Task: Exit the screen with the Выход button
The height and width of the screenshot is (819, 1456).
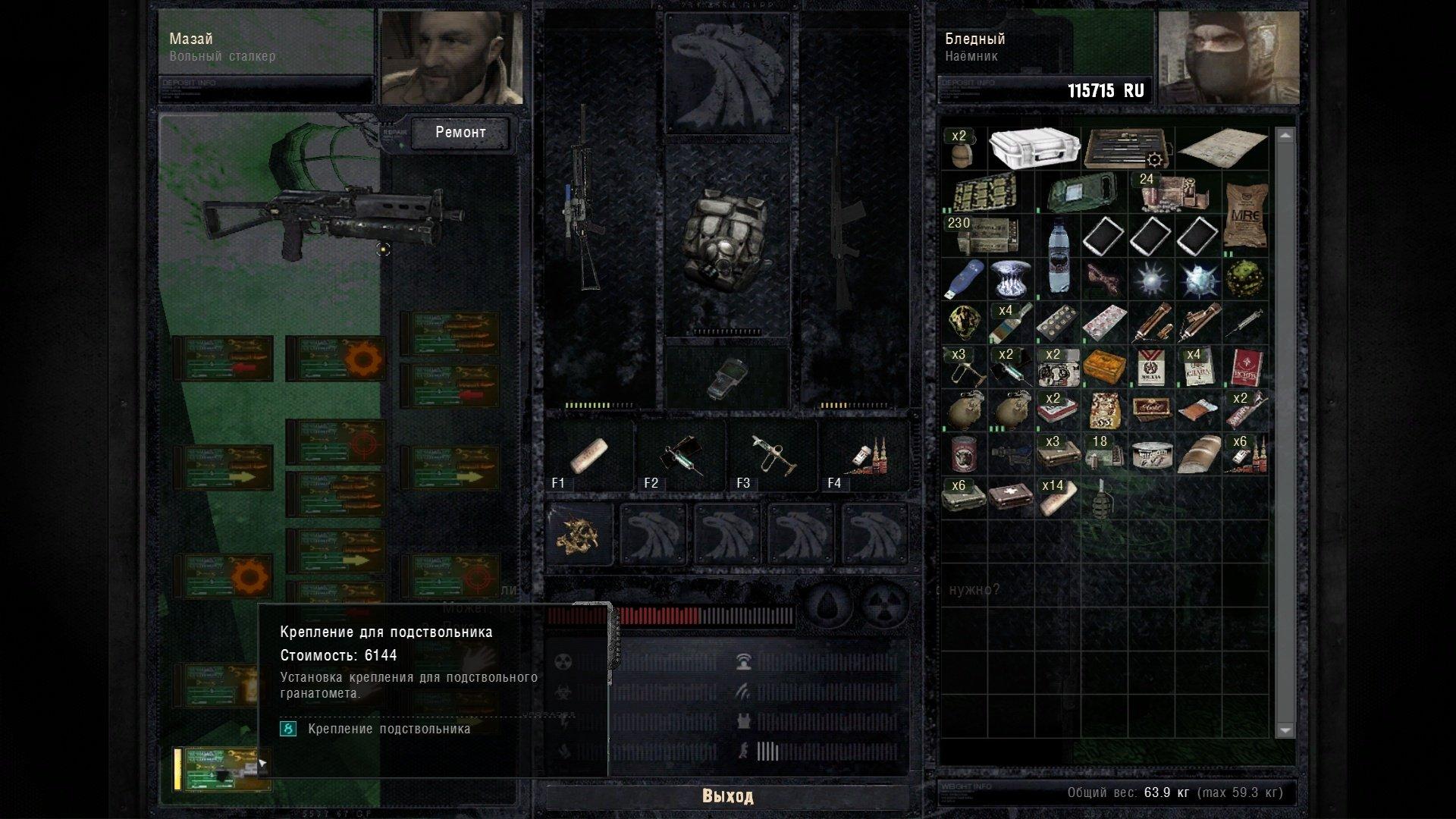Action: [x=727, y=796]
